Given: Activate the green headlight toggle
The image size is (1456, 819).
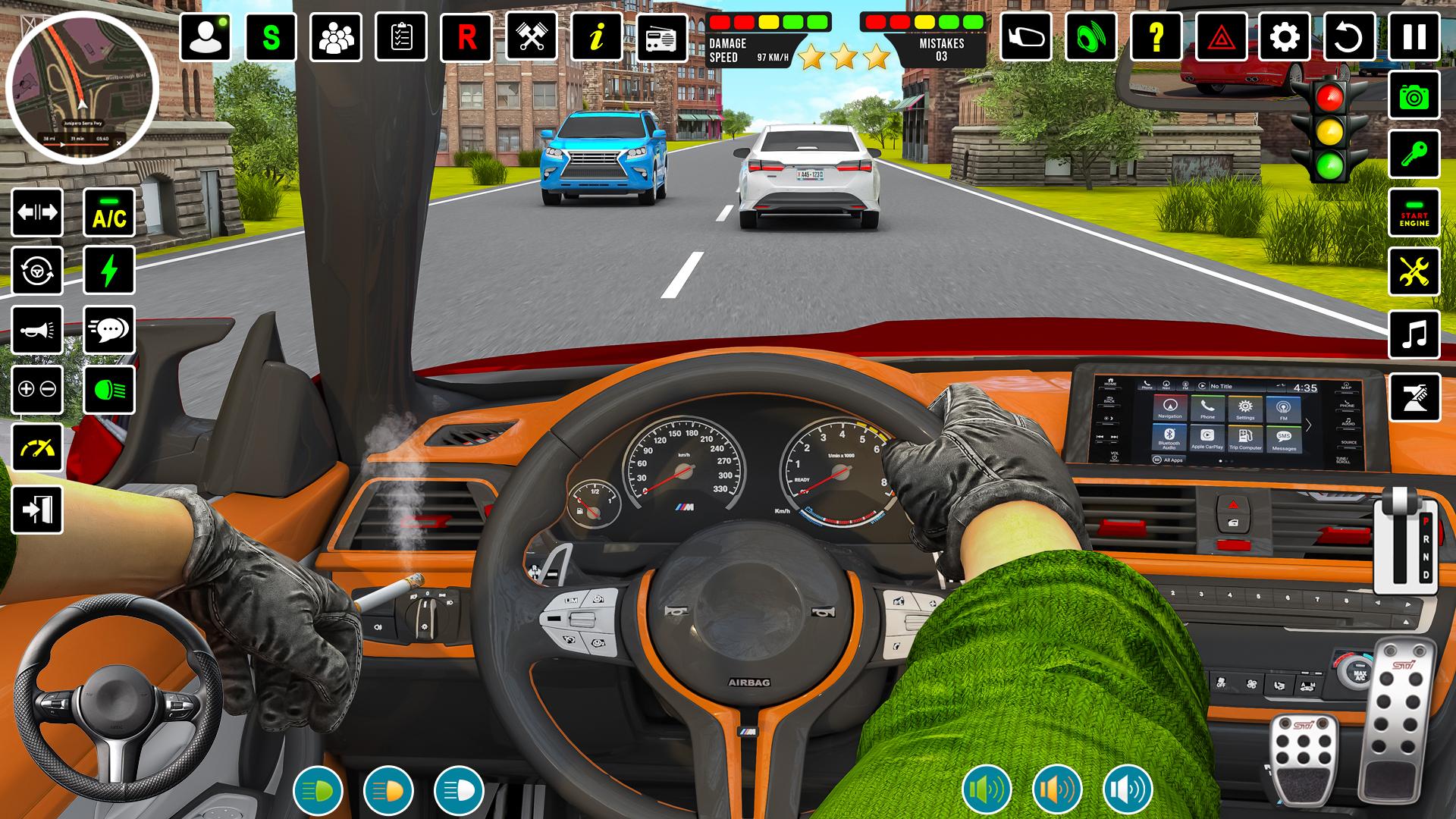Looking at the screenshot, I should pos(109,390).
